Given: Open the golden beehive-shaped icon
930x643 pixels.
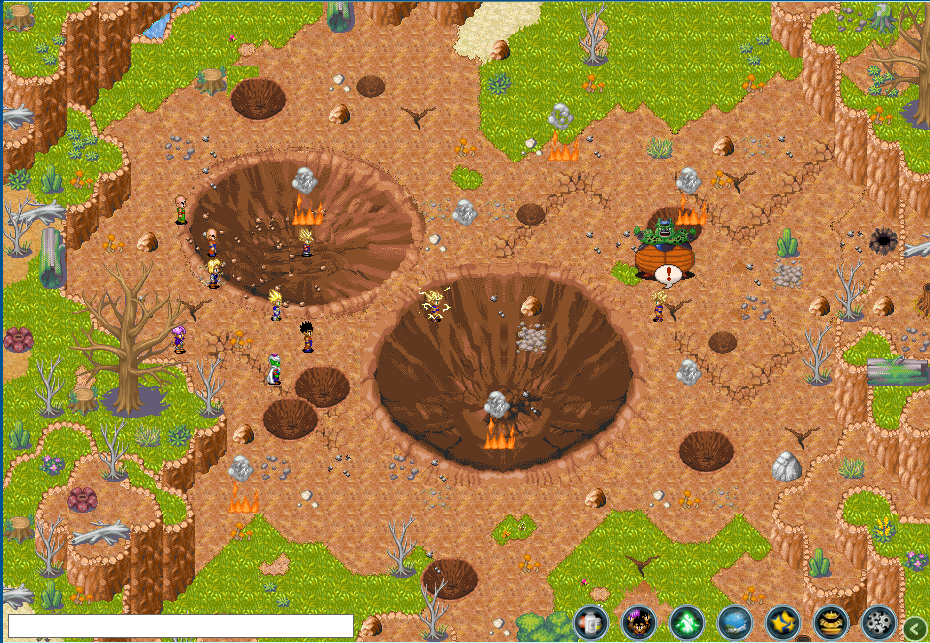Looking at the screenshot, I should tap(831, 624).
